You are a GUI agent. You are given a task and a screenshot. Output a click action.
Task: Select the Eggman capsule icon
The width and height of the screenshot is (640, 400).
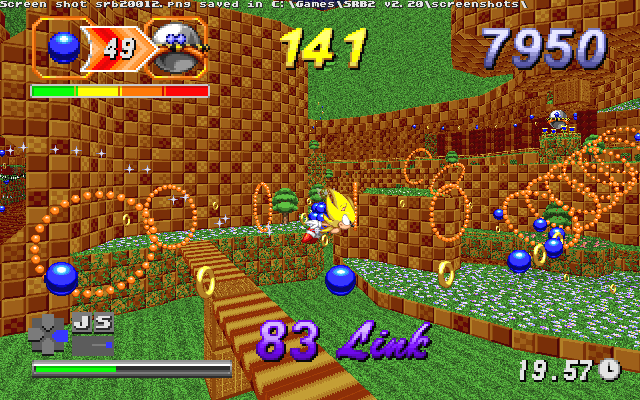177,48
